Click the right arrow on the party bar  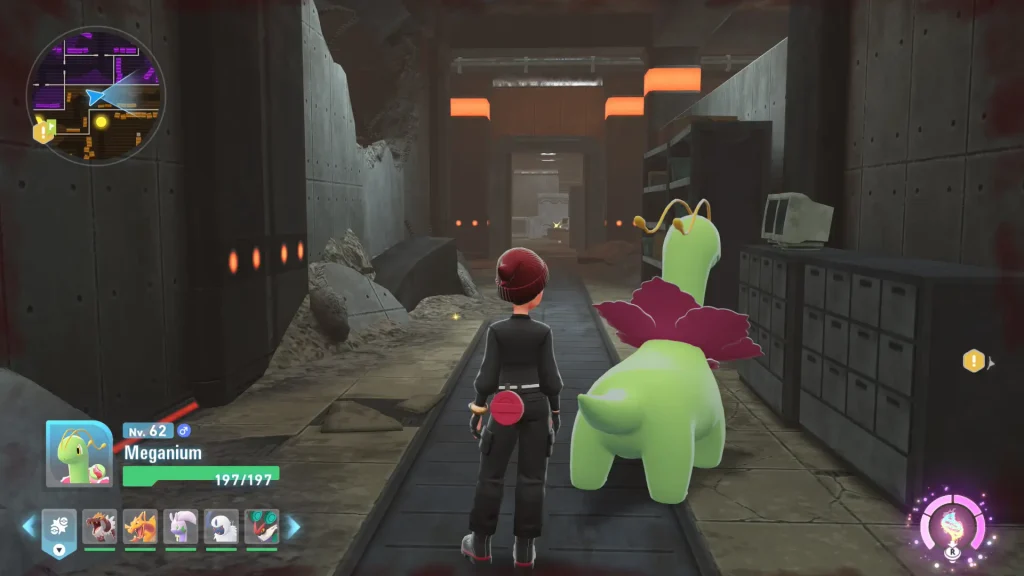pos(293,526)
